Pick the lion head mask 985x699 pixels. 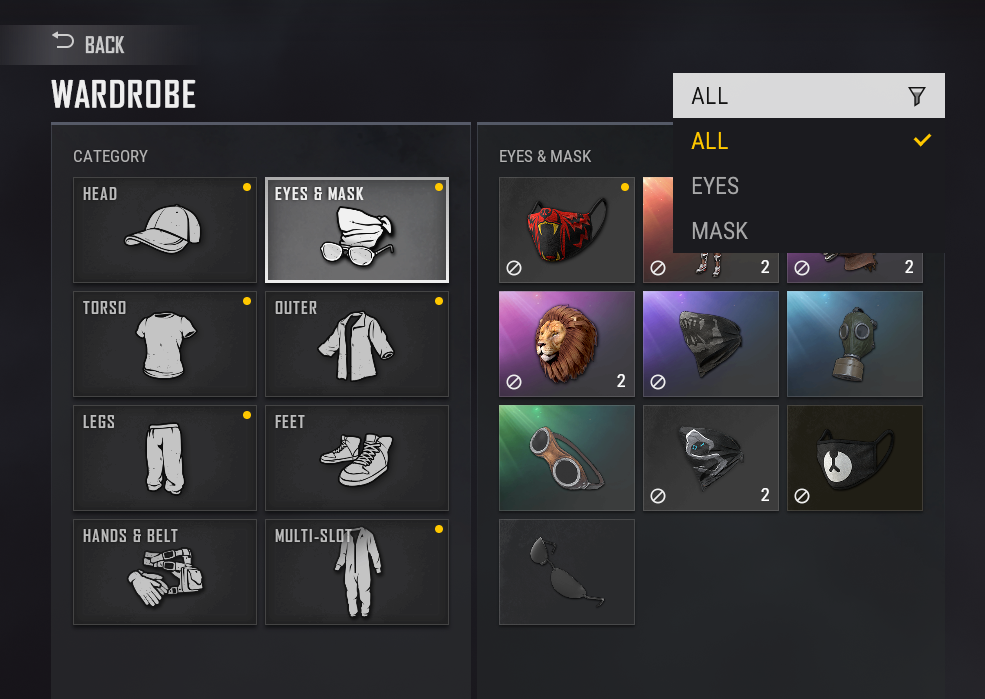click(x=567, y=344)
